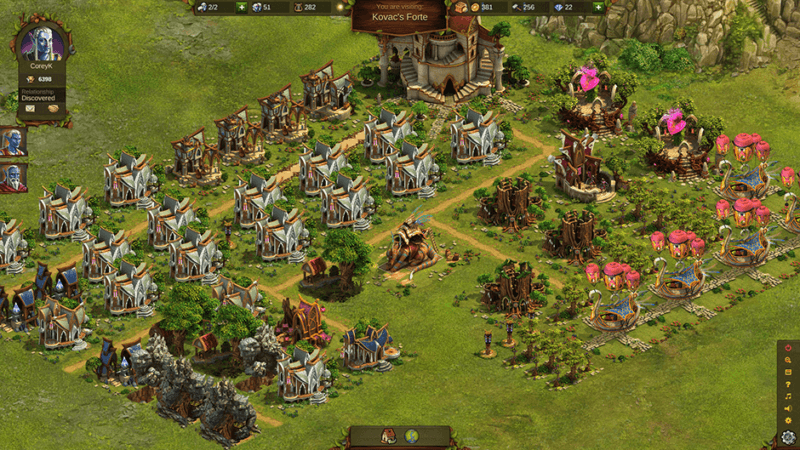
Task: Open the small yellow cog options icon
Action: tap(788, 421)
